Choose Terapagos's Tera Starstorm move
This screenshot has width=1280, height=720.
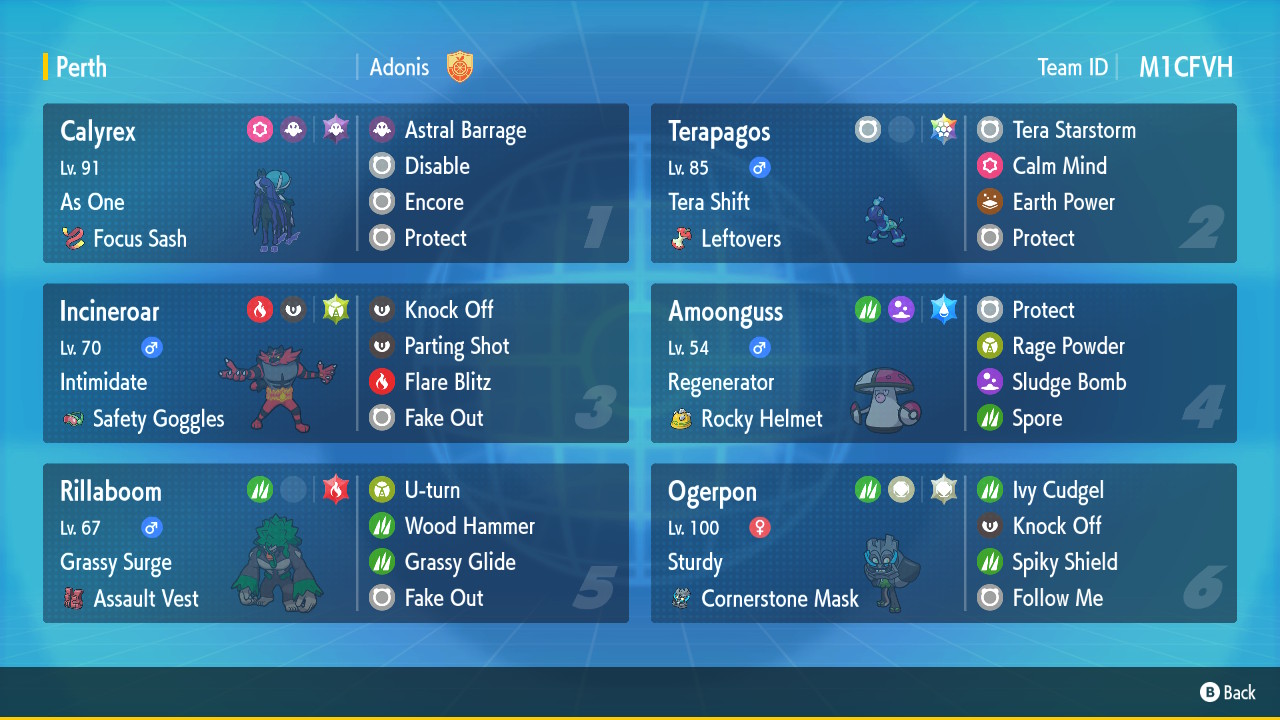(x=1073, y=130)
